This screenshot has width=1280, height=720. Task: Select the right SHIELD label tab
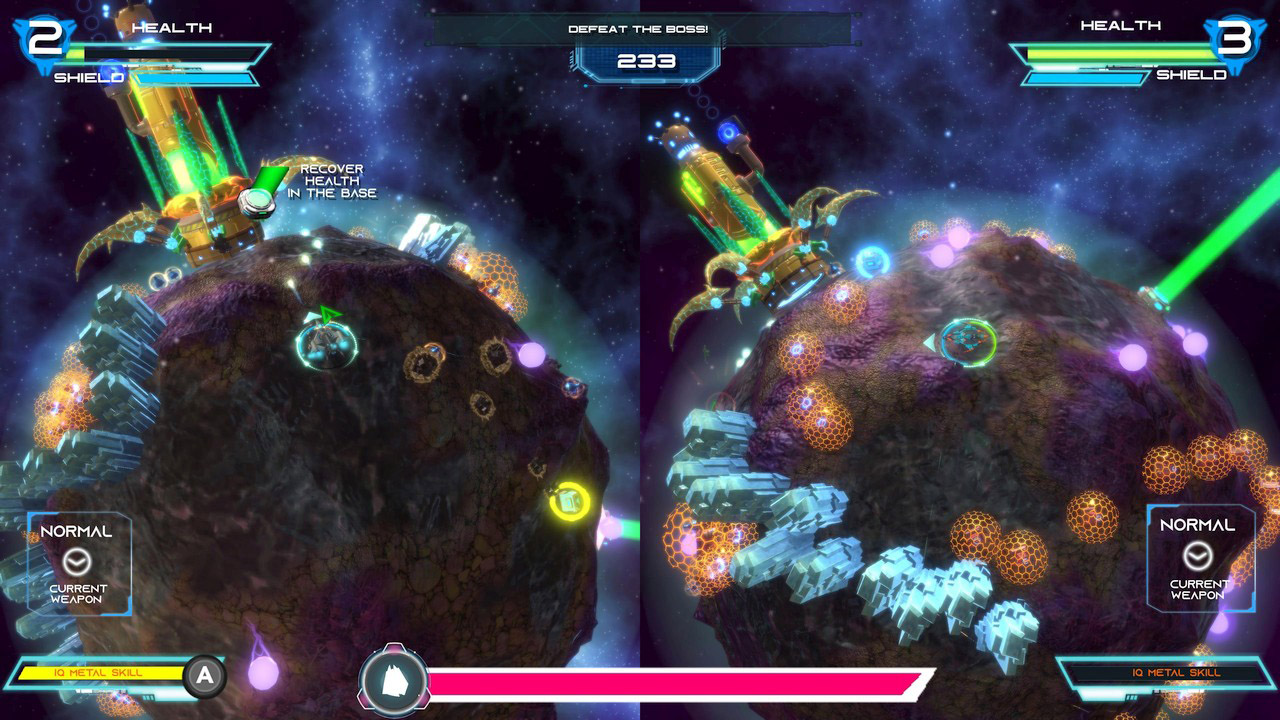(x=1190, y=74)
